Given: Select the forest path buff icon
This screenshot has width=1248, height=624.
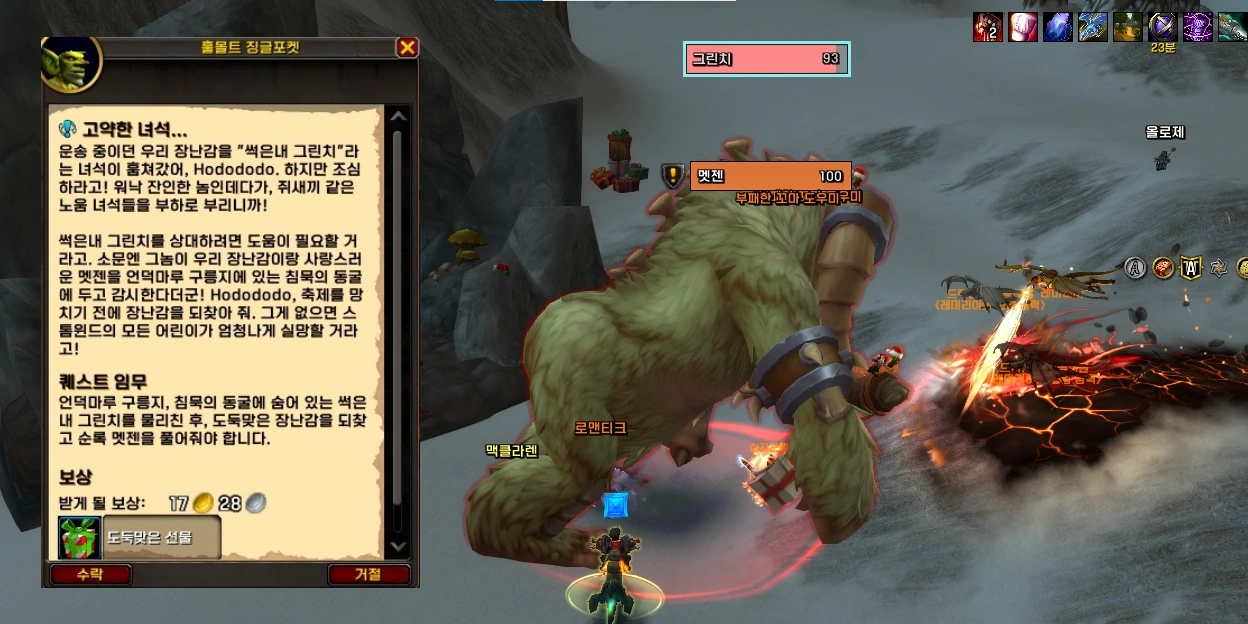Looking at the screenshot, I should [1128, 27].
